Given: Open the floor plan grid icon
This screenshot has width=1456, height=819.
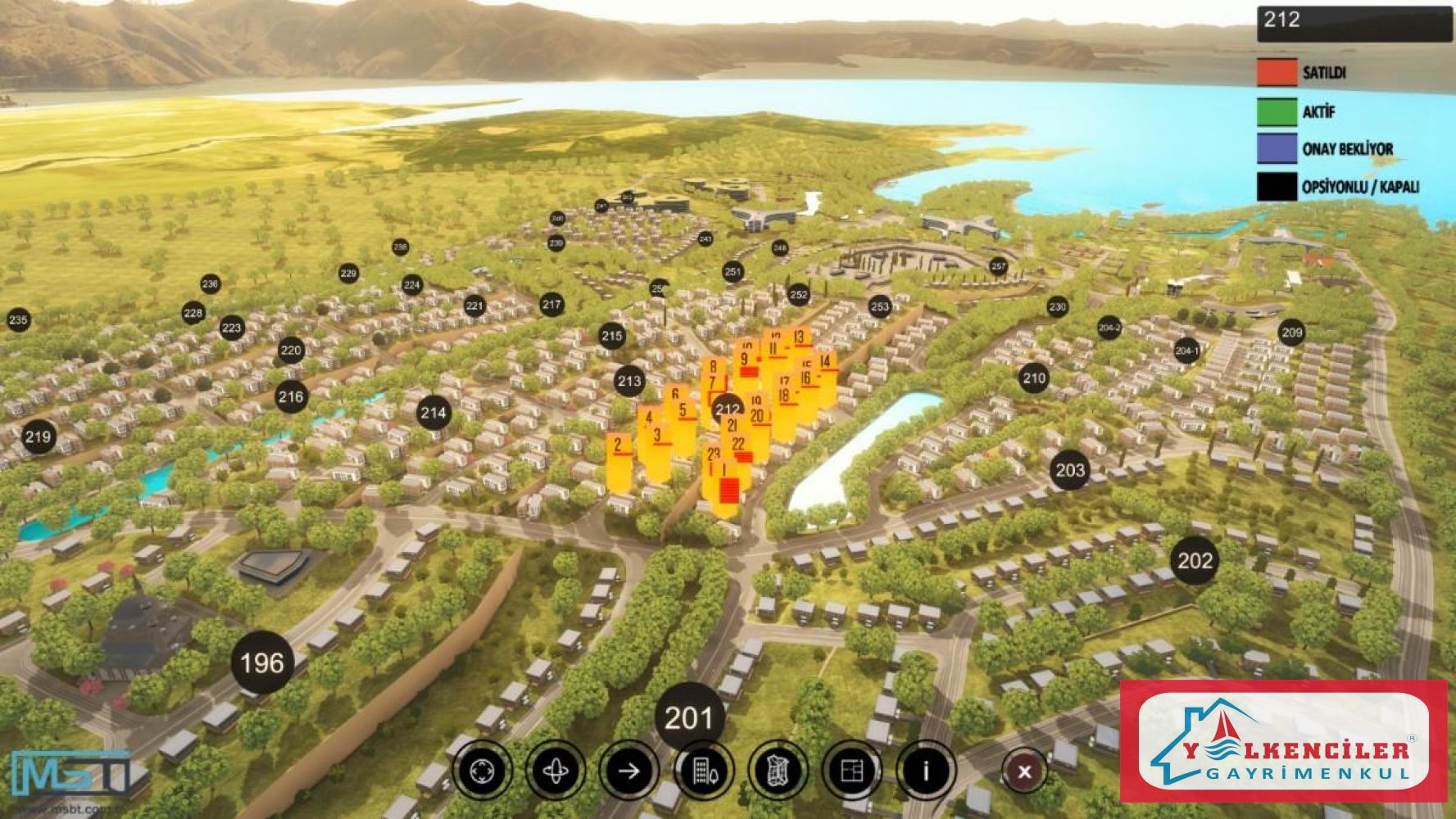Looking at the screenshot, I should pyautogui.click(x=852, y=771).
